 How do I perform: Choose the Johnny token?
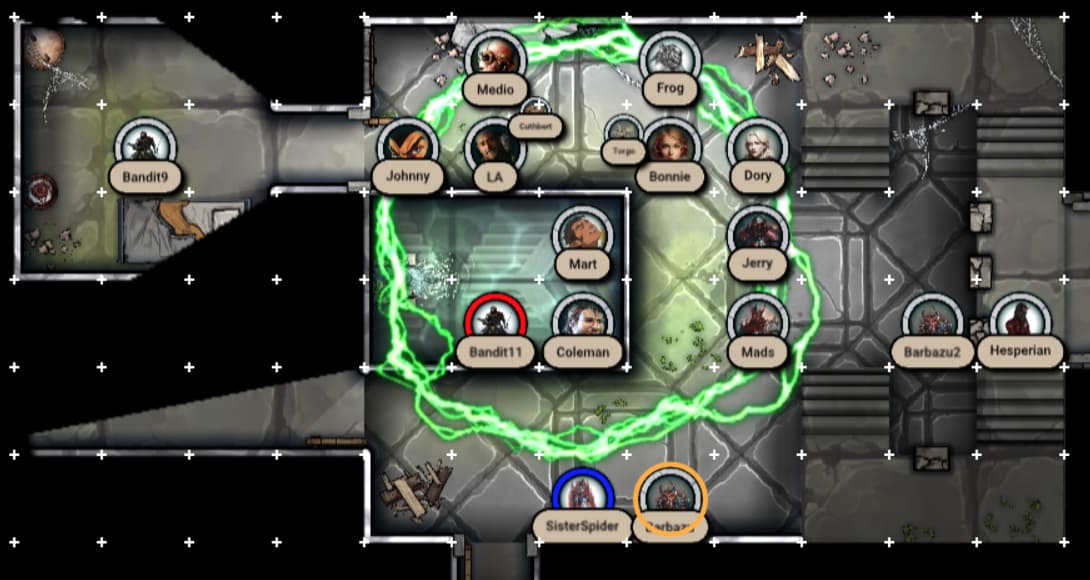(x=408, y=147)
